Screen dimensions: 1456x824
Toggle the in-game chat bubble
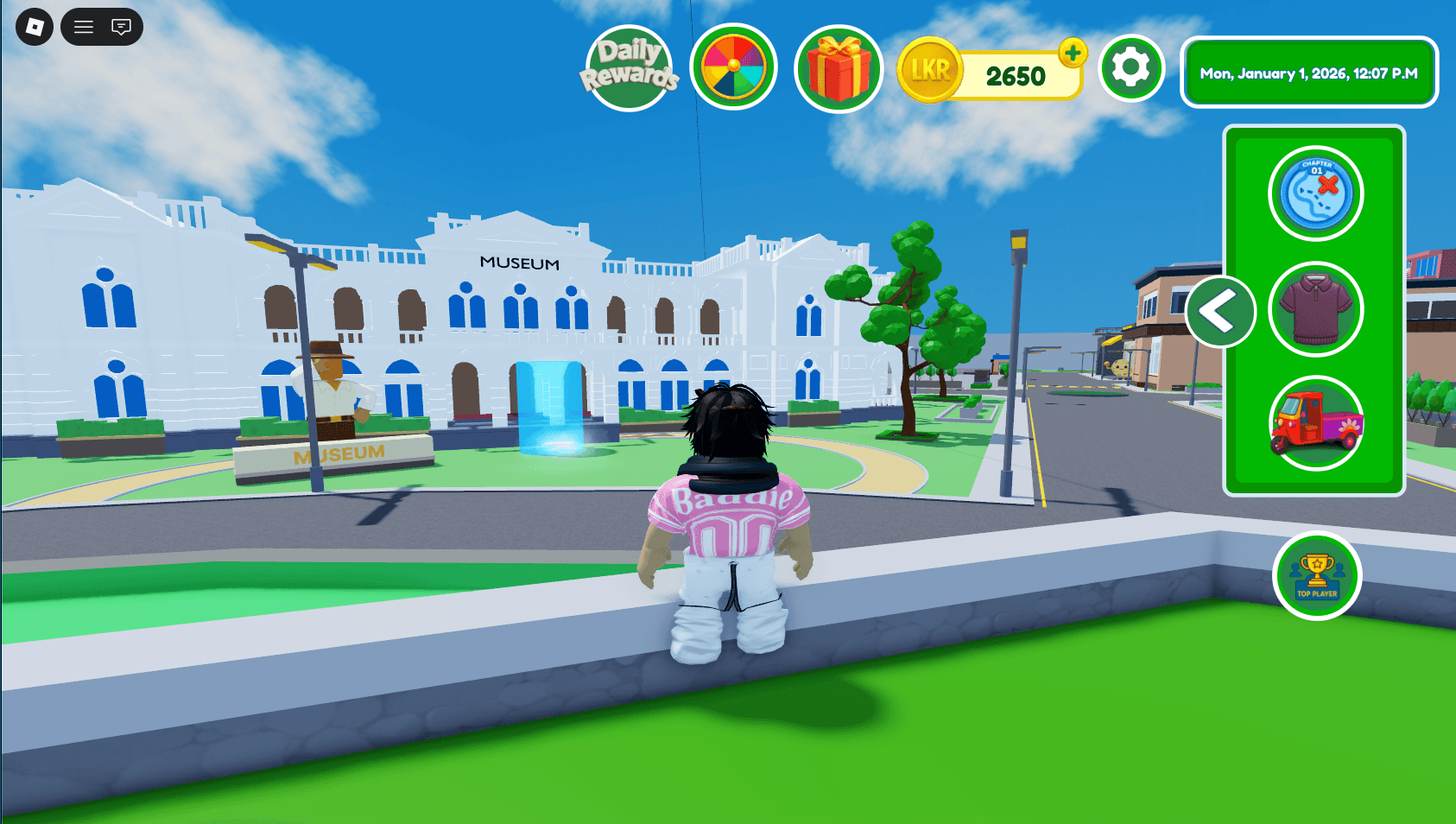[x=120, y=26]
